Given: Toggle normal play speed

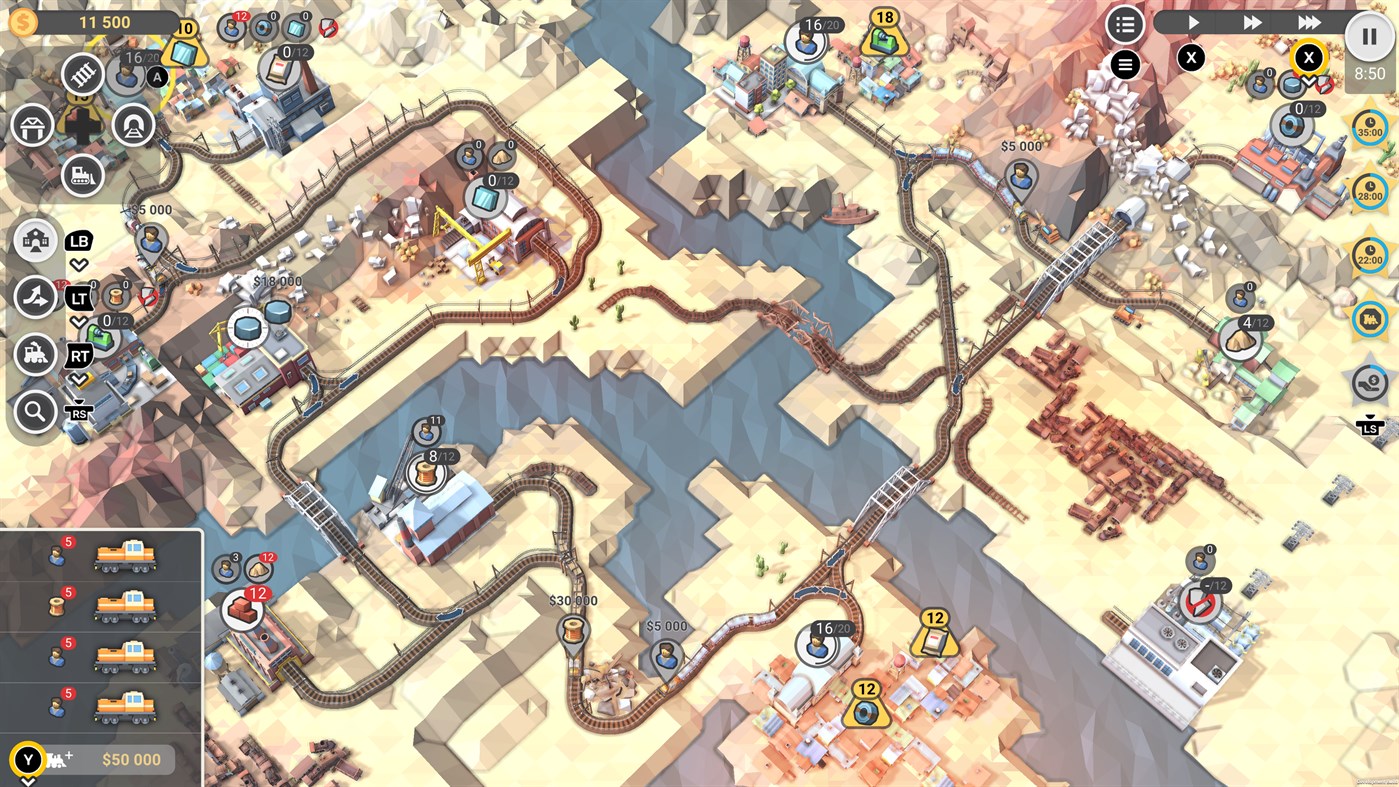Looking at the screenshot, I should coord(1192,22).
